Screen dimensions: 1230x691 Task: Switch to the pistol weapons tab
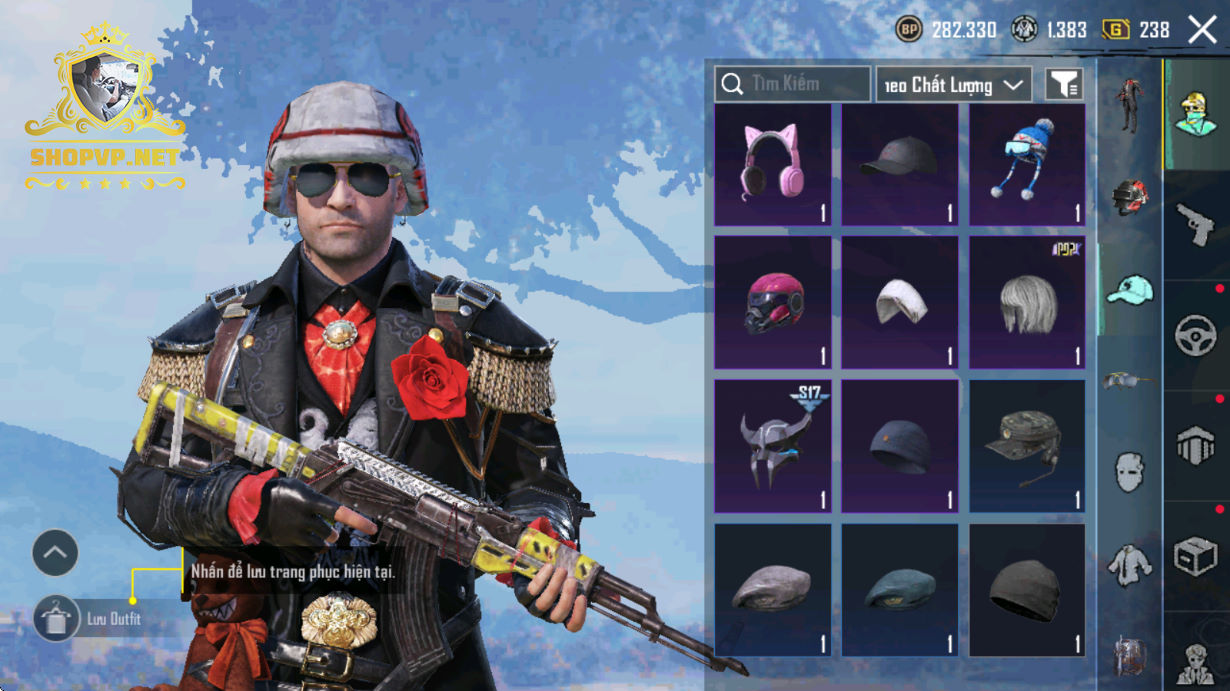click(1196, 225)
